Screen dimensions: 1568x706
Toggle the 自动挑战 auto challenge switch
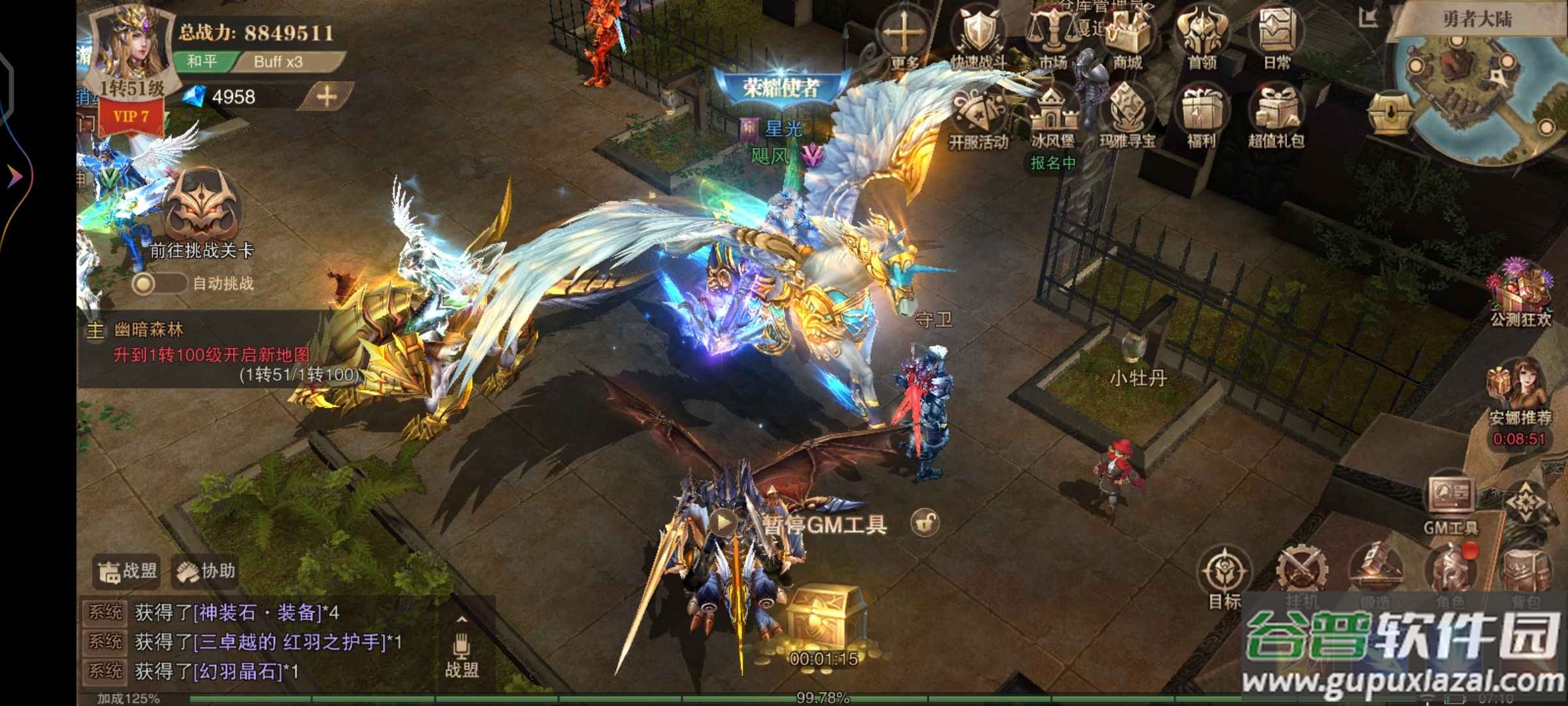click(157, 283)
